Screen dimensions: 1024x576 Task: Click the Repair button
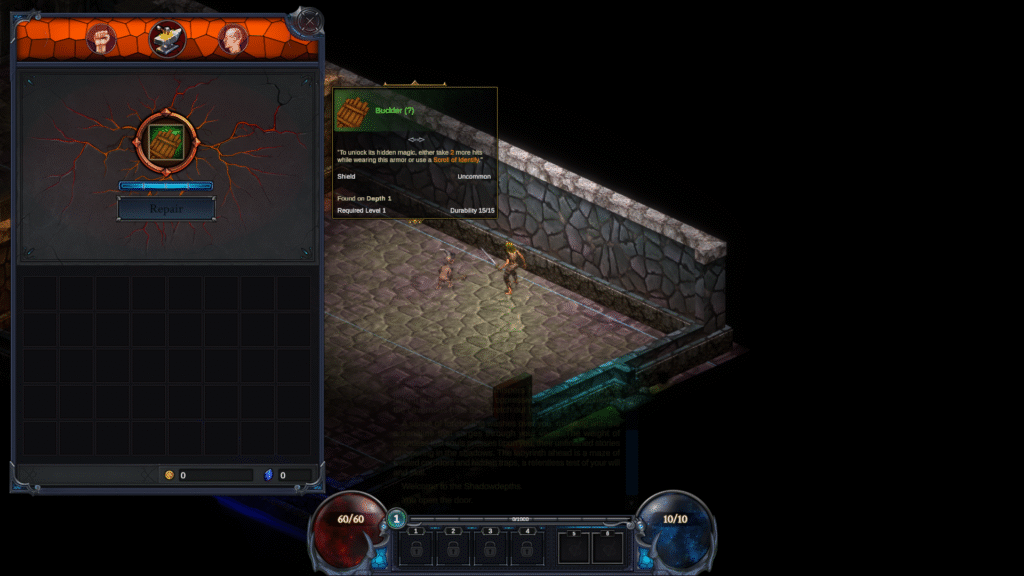point(166,209)
